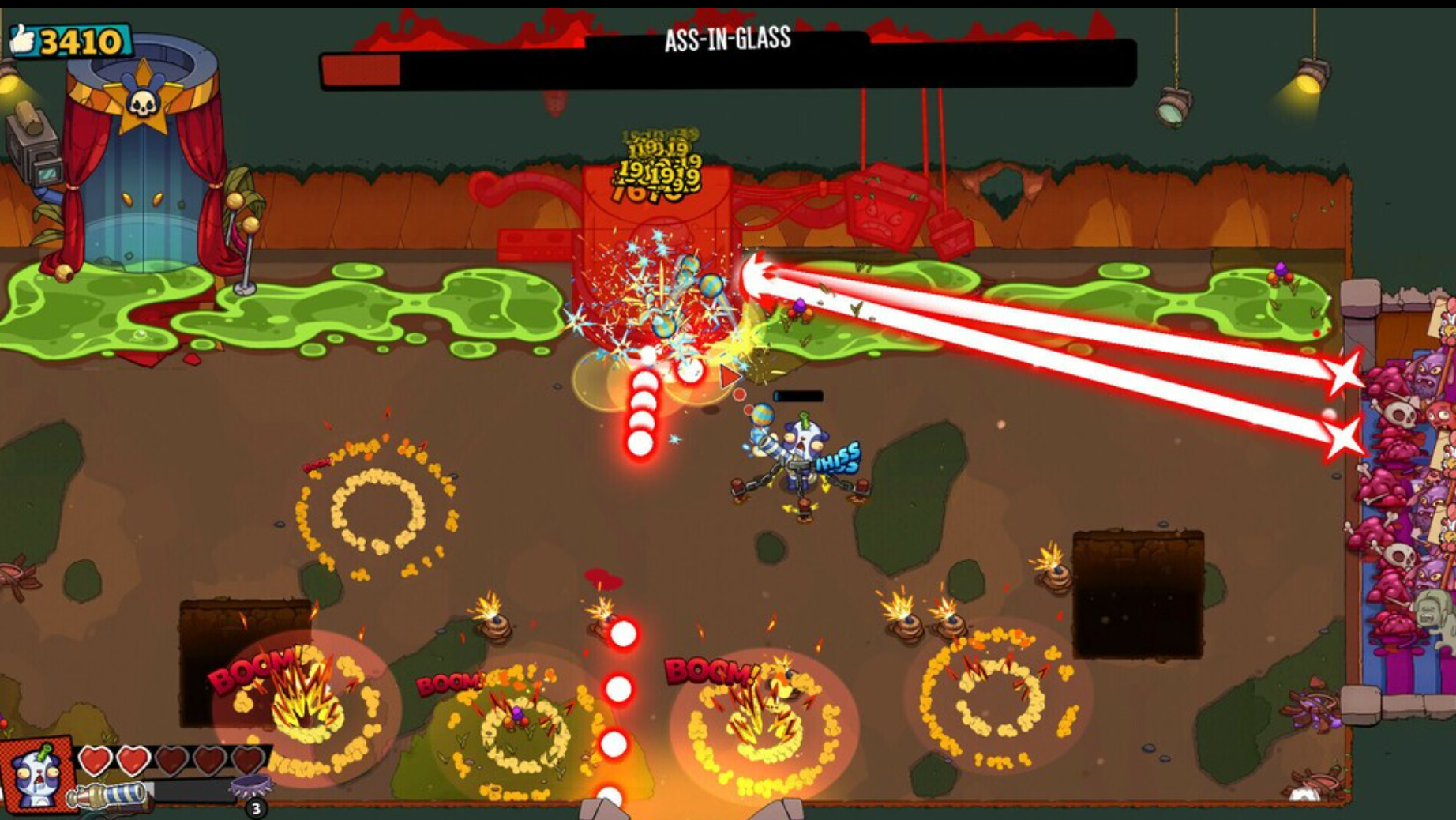Image resolution: width=1456 pixels, height=820 pixels.
Task: Toggle the second filled heart
Action: pyautogui.click(x=134, y=762)
